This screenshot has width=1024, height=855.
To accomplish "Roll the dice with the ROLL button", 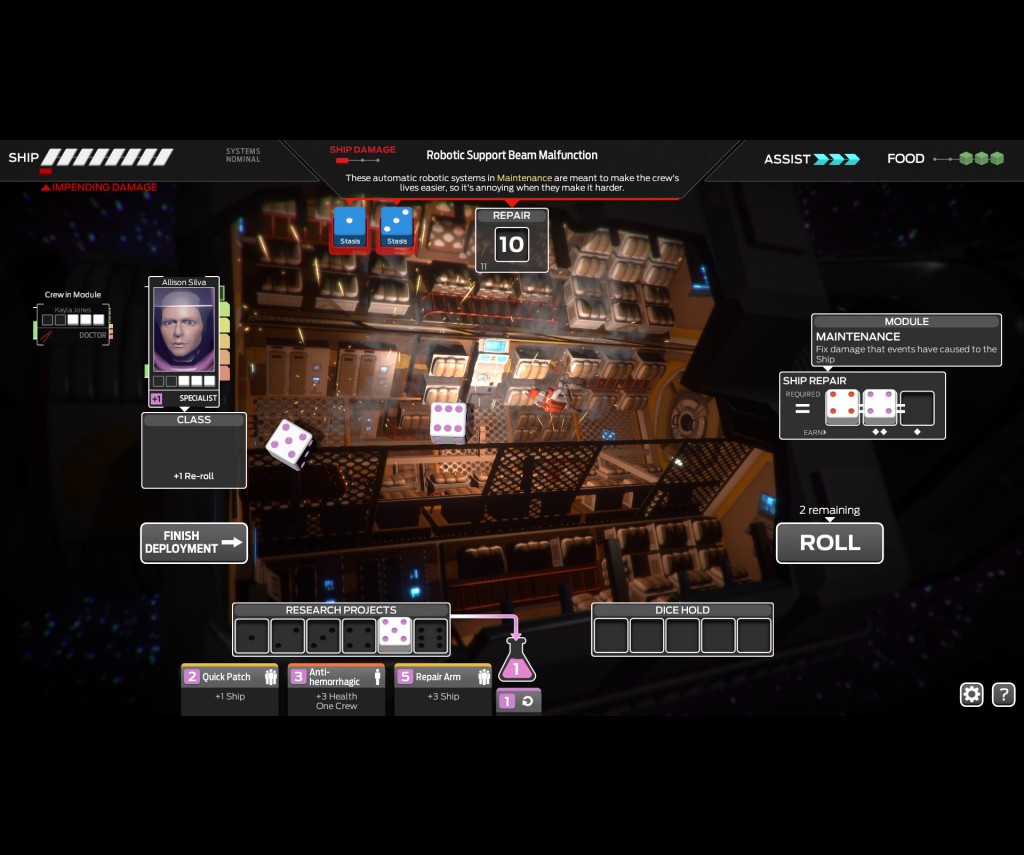I will click(829, 543).
